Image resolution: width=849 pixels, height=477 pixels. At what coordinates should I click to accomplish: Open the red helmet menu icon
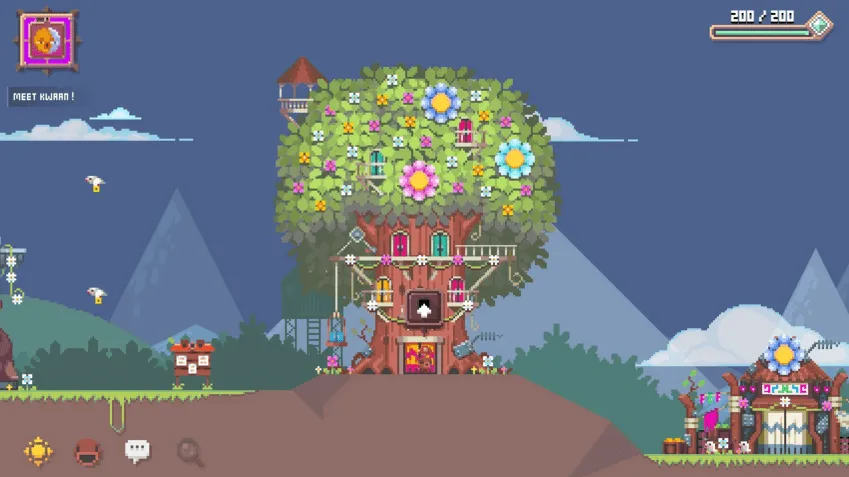[88, 452]
